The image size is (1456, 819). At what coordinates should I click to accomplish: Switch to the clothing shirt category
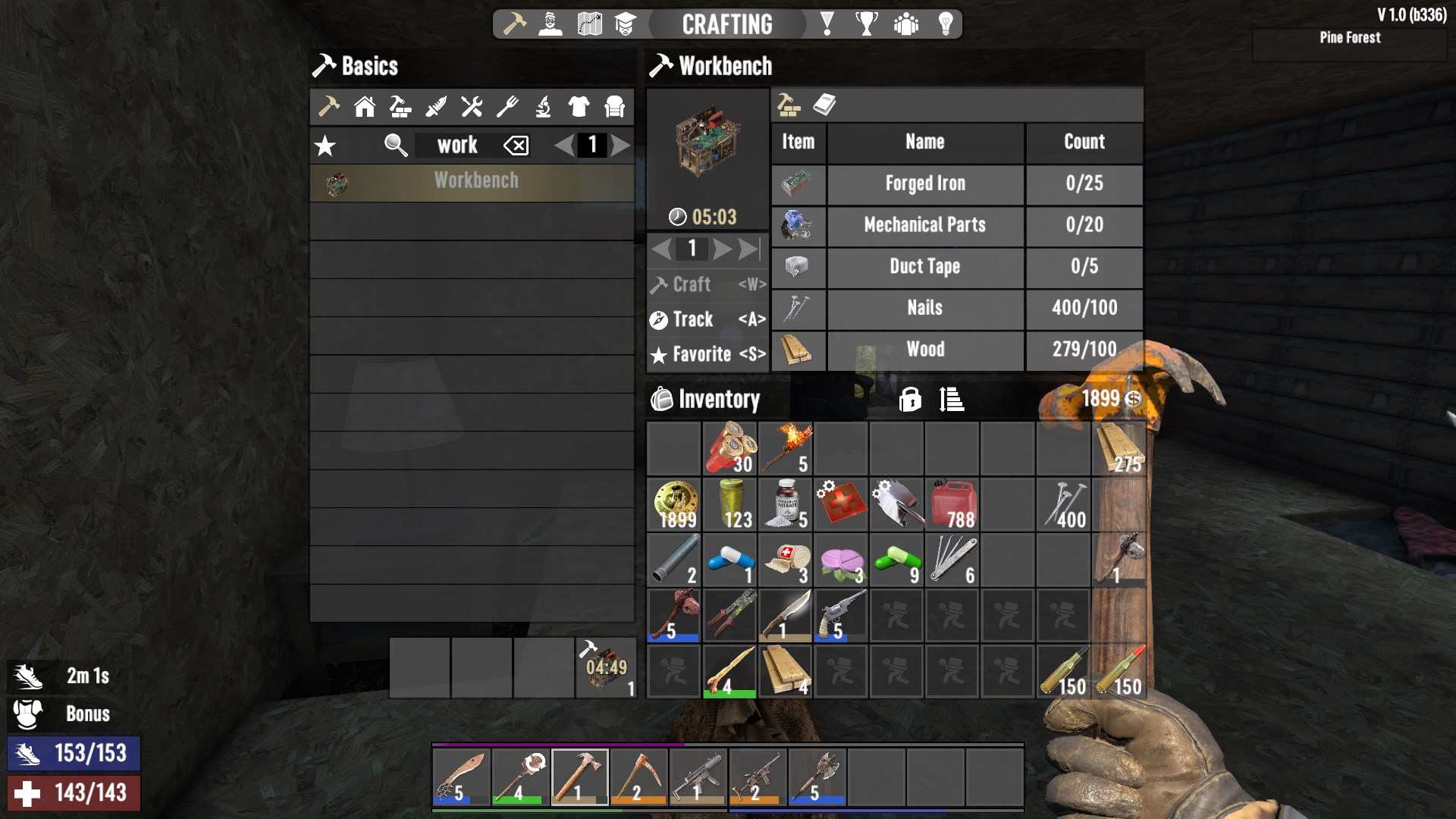(579, 107)
